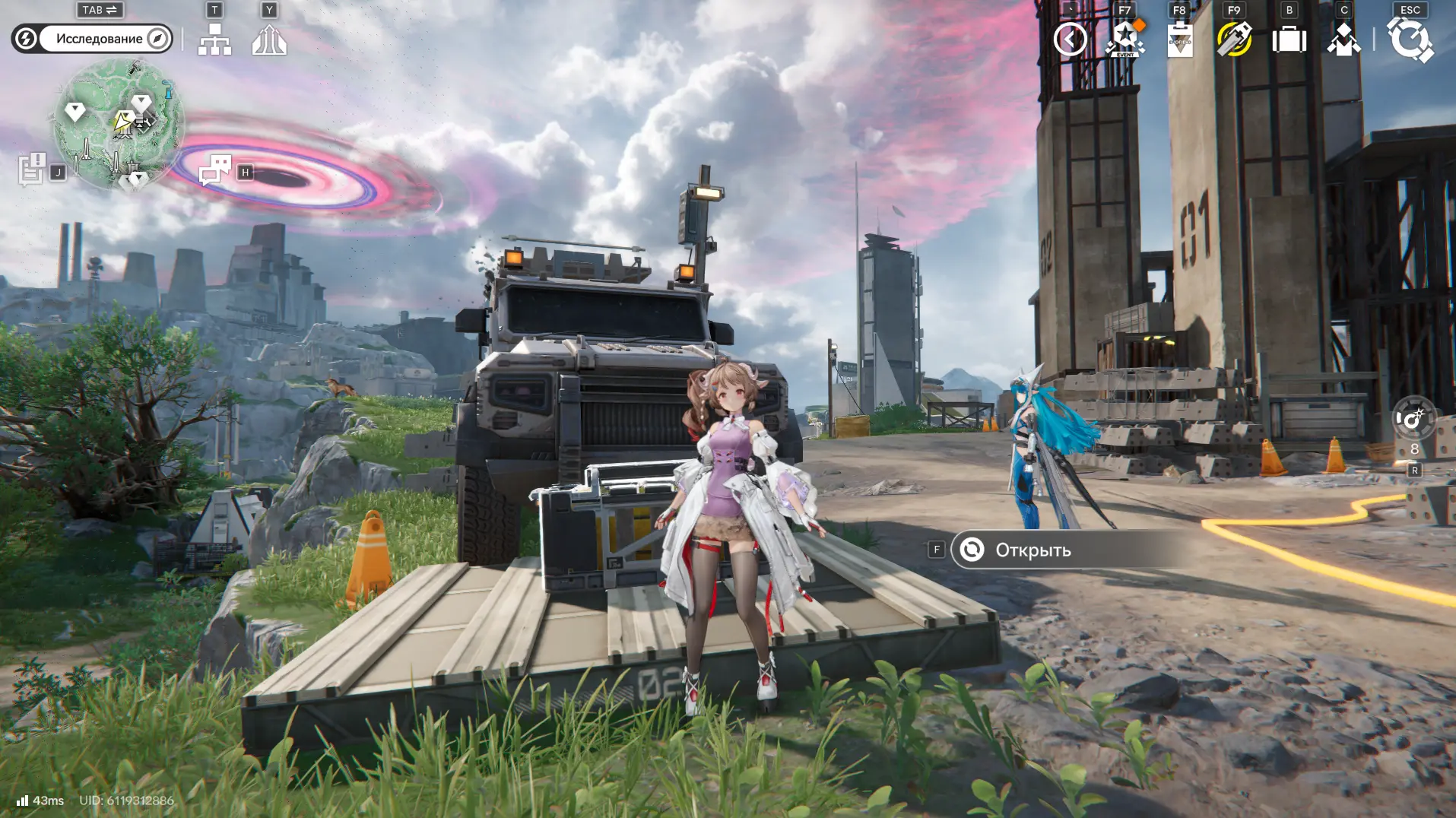Use the round gadget item with count 8

click(1413, 419)
